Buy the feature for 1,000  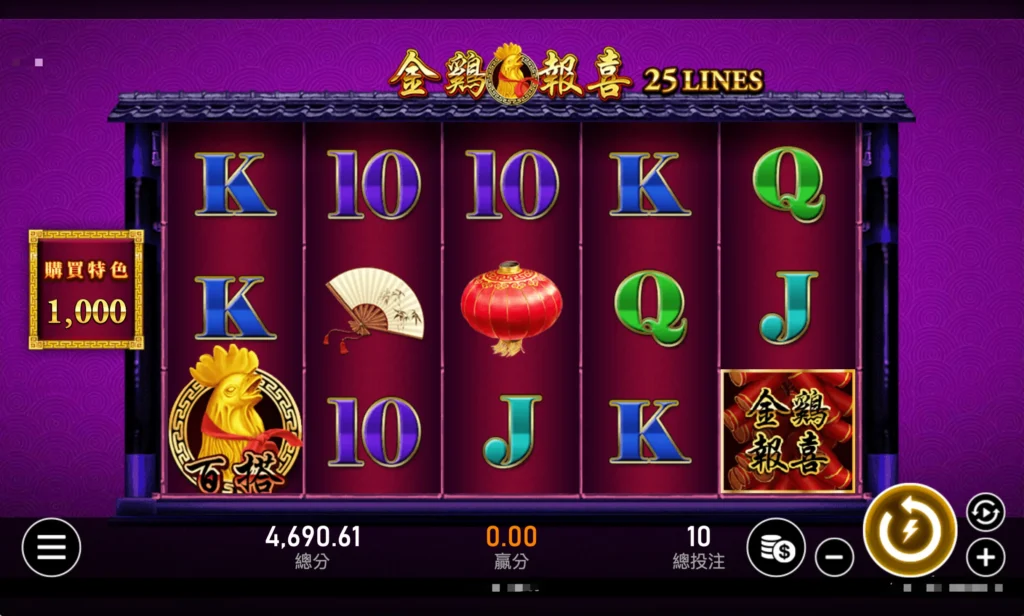[x=86, y=290]
